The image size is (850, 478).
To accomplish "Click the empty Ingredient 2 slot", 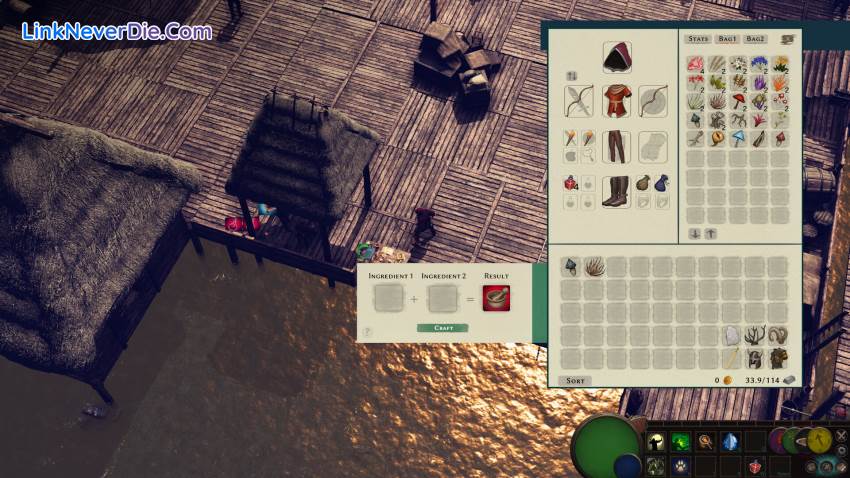I will coord(441,298).
